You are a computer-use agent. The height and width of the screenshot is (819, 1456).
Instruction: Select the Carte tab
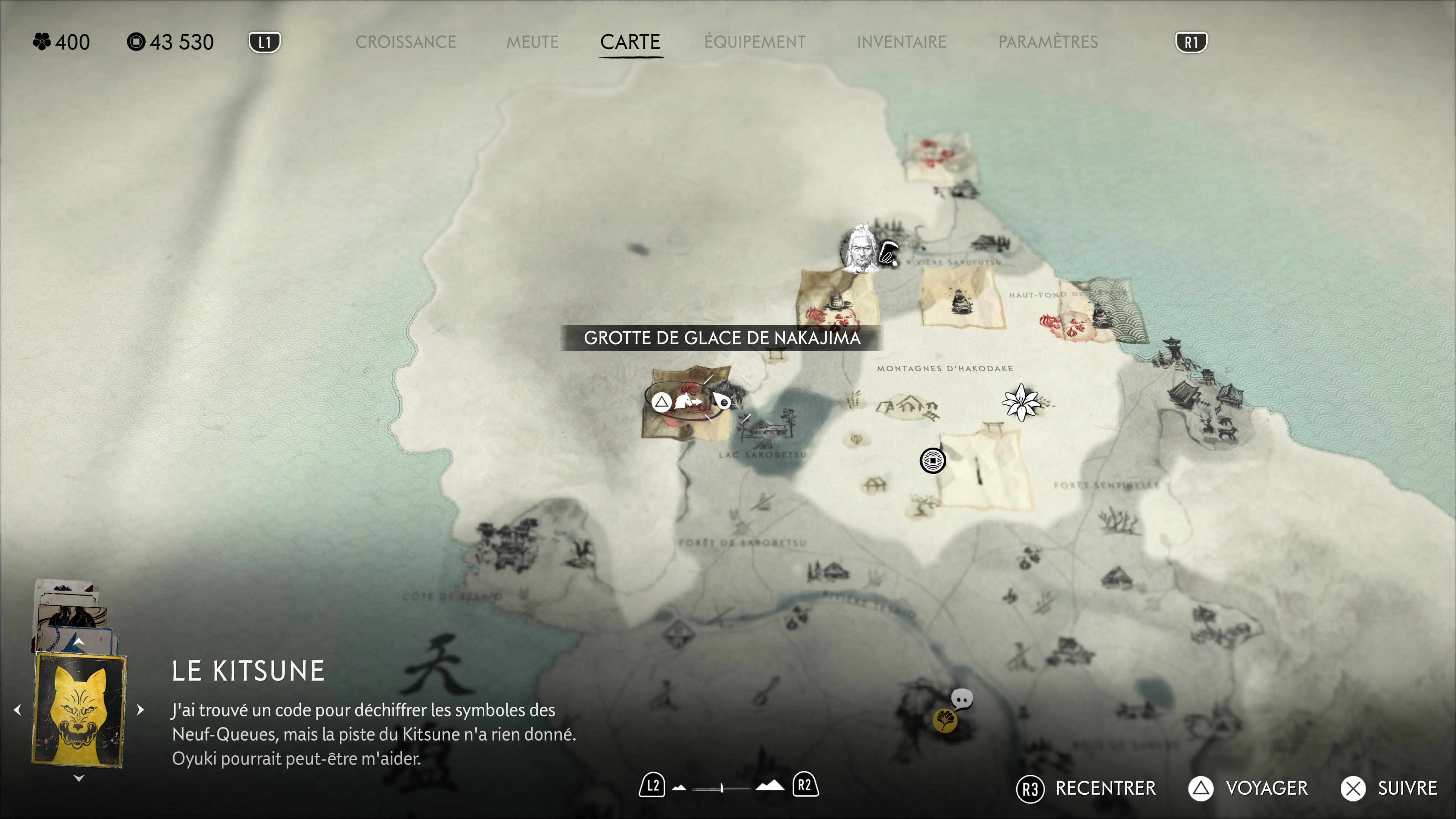[x=630, y=42]
